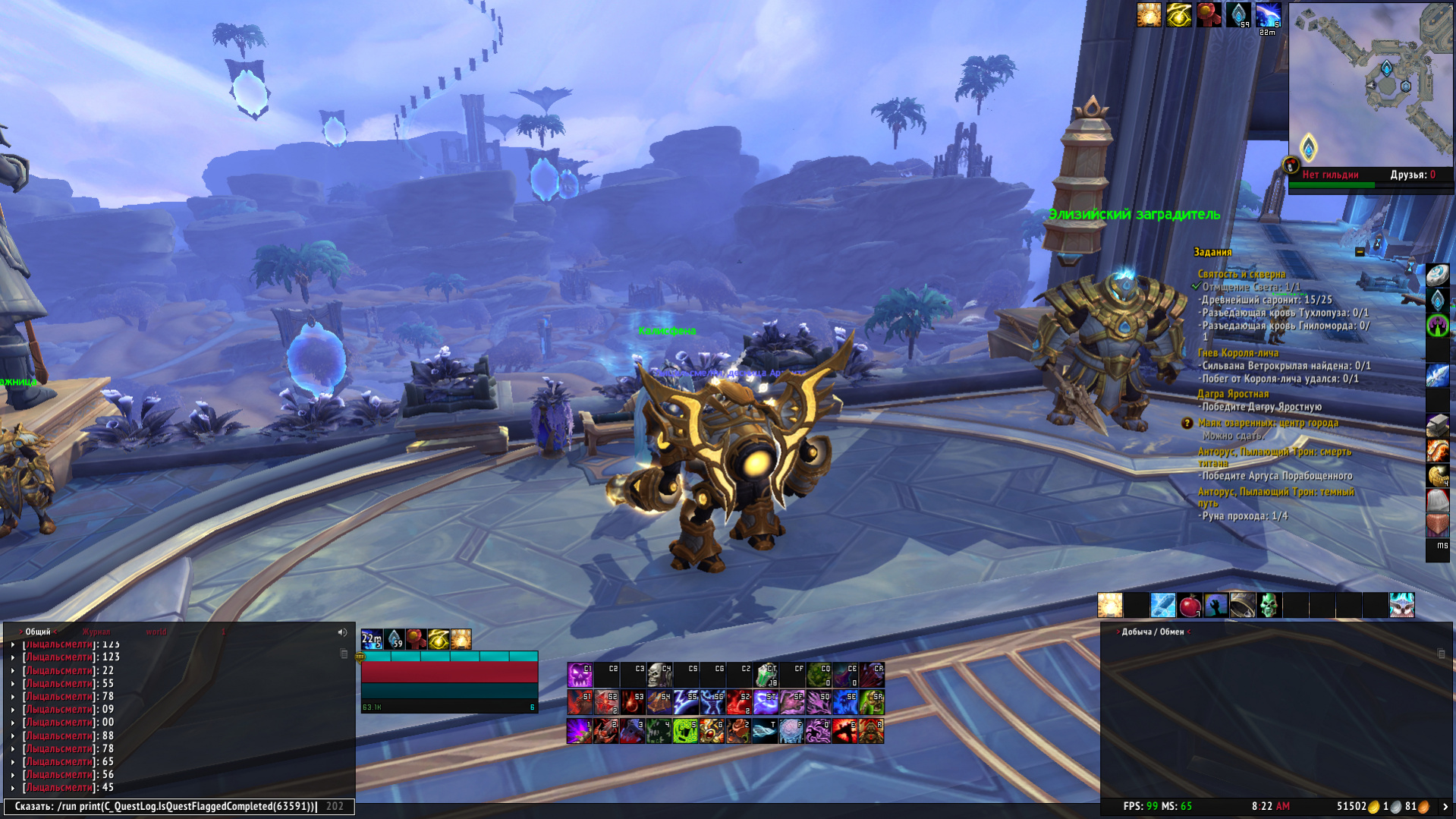
Task: Open the minimap in the top-right corner
Action: pos(1370,85)
